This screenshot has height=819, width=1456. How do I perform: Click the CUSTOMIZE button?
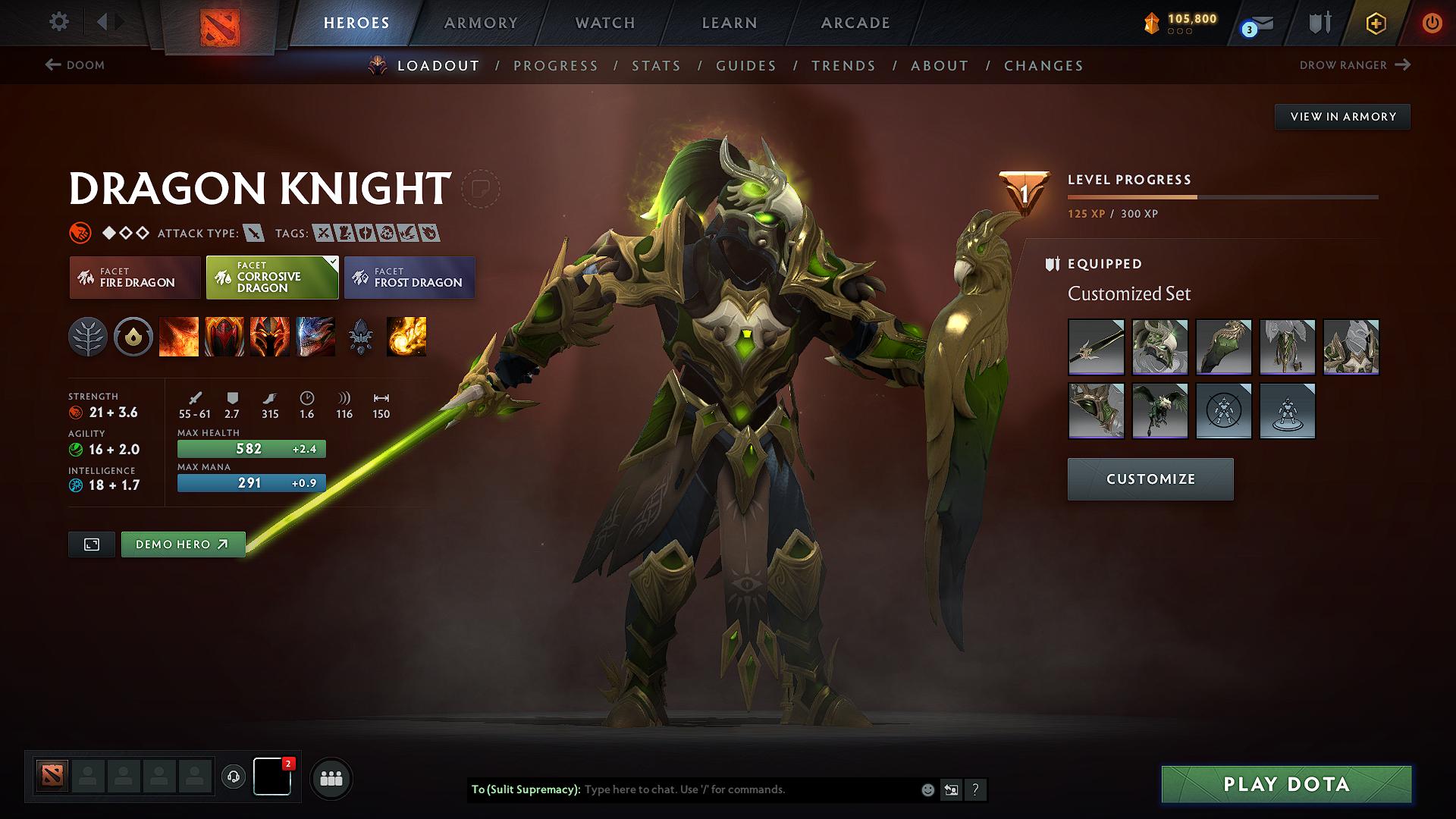[x=1150, y=479]
